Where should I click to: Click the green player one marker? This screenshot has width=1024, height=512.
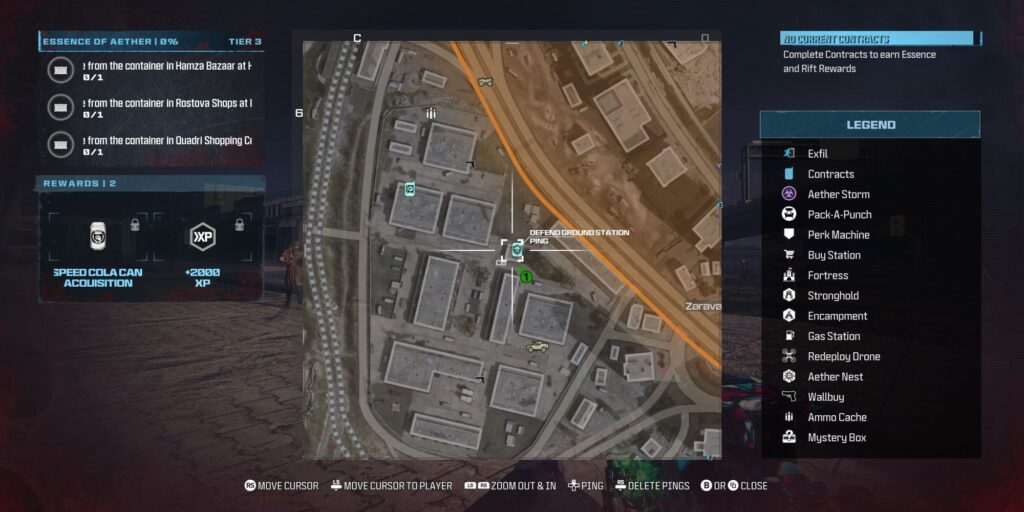[525, 277]
